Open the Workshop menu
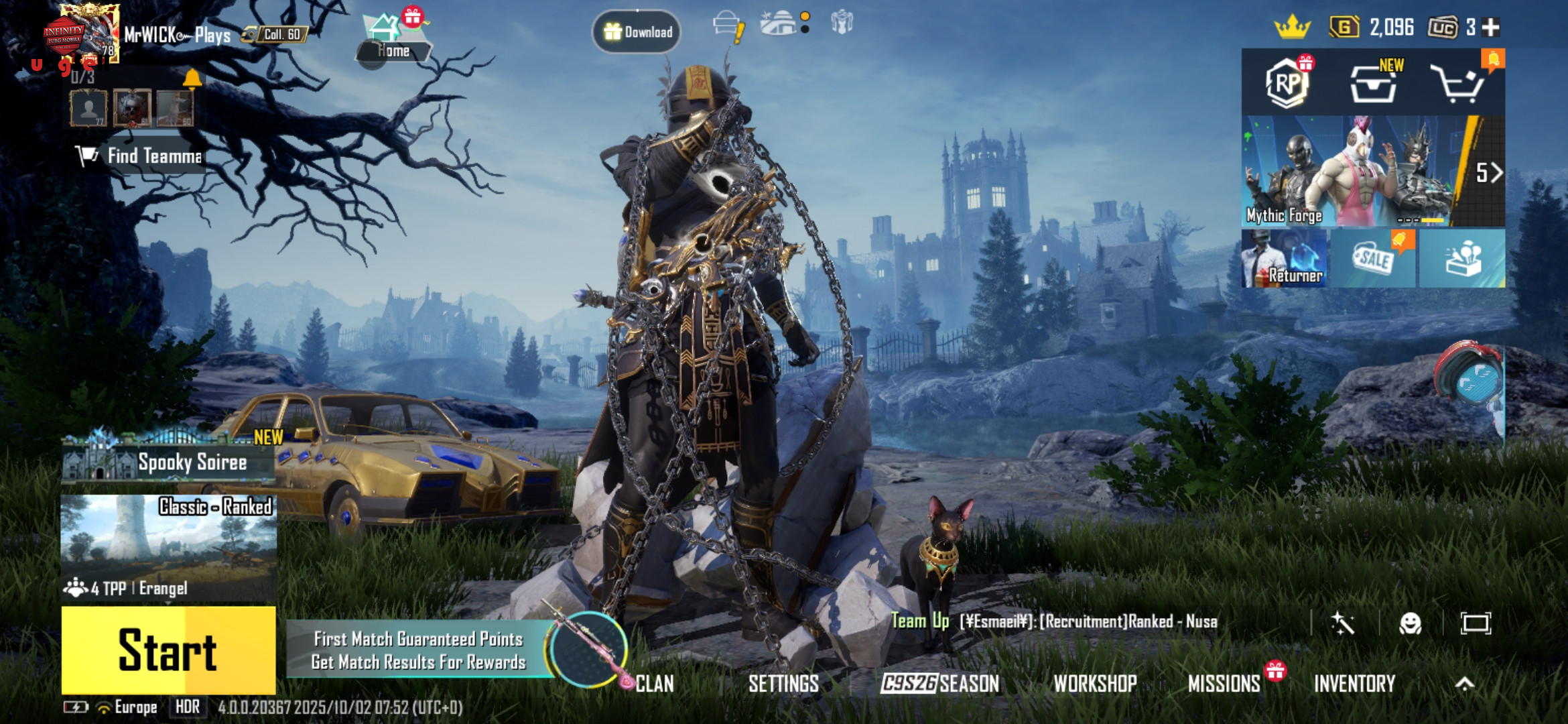This screenshot has height=724, width=1568. click(x=1095, y=684)
